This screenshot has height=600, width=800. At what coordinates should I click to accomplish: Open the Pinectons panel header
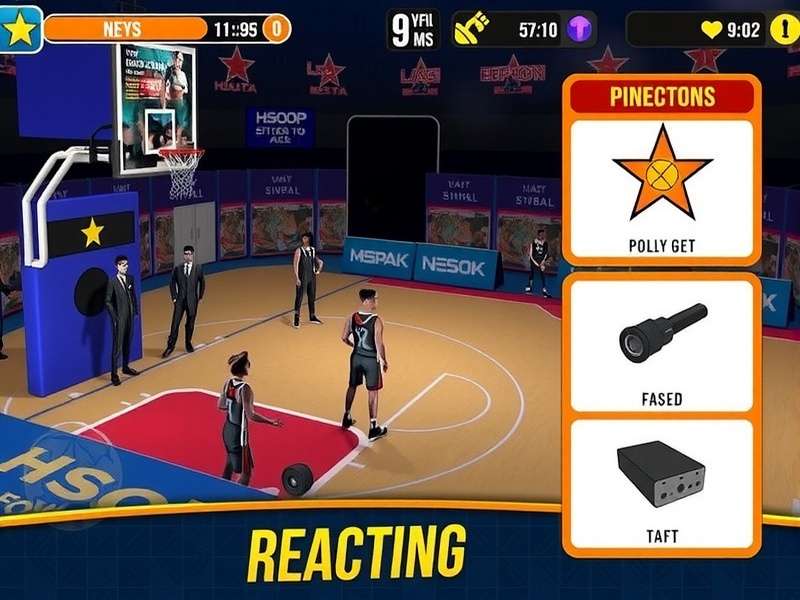pyautogui.click(x=661, y=97)
